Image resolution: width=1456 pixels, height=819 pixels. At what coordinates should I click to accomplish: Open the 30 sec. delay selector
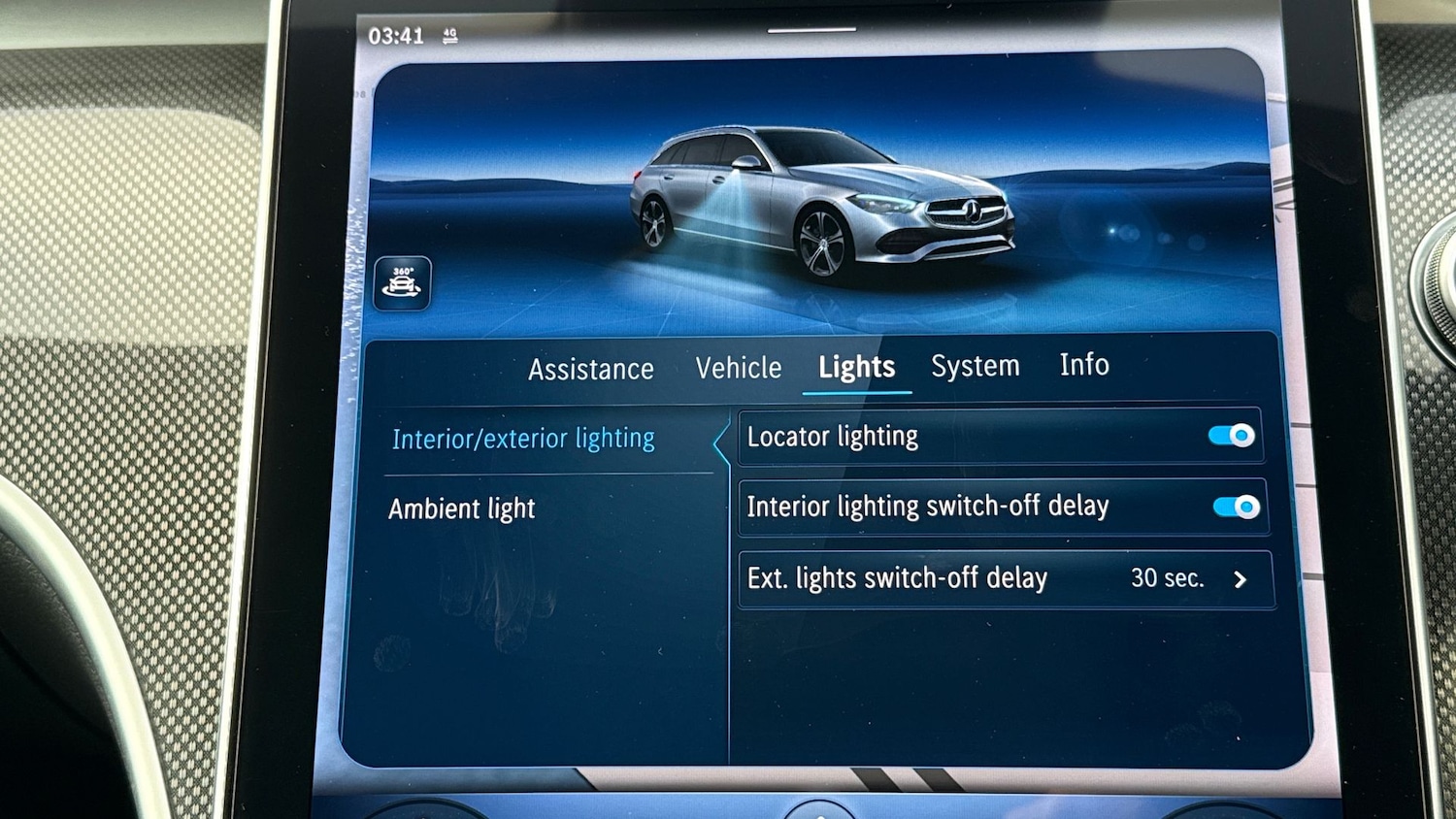point(1168,578)
